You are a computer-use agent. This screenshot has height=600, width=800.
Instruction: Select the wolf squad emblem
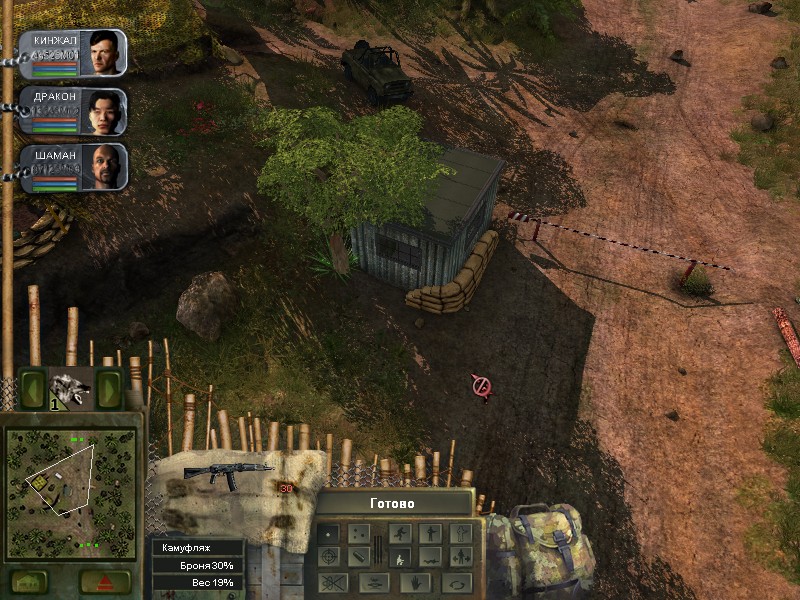(x=71, y=387)
